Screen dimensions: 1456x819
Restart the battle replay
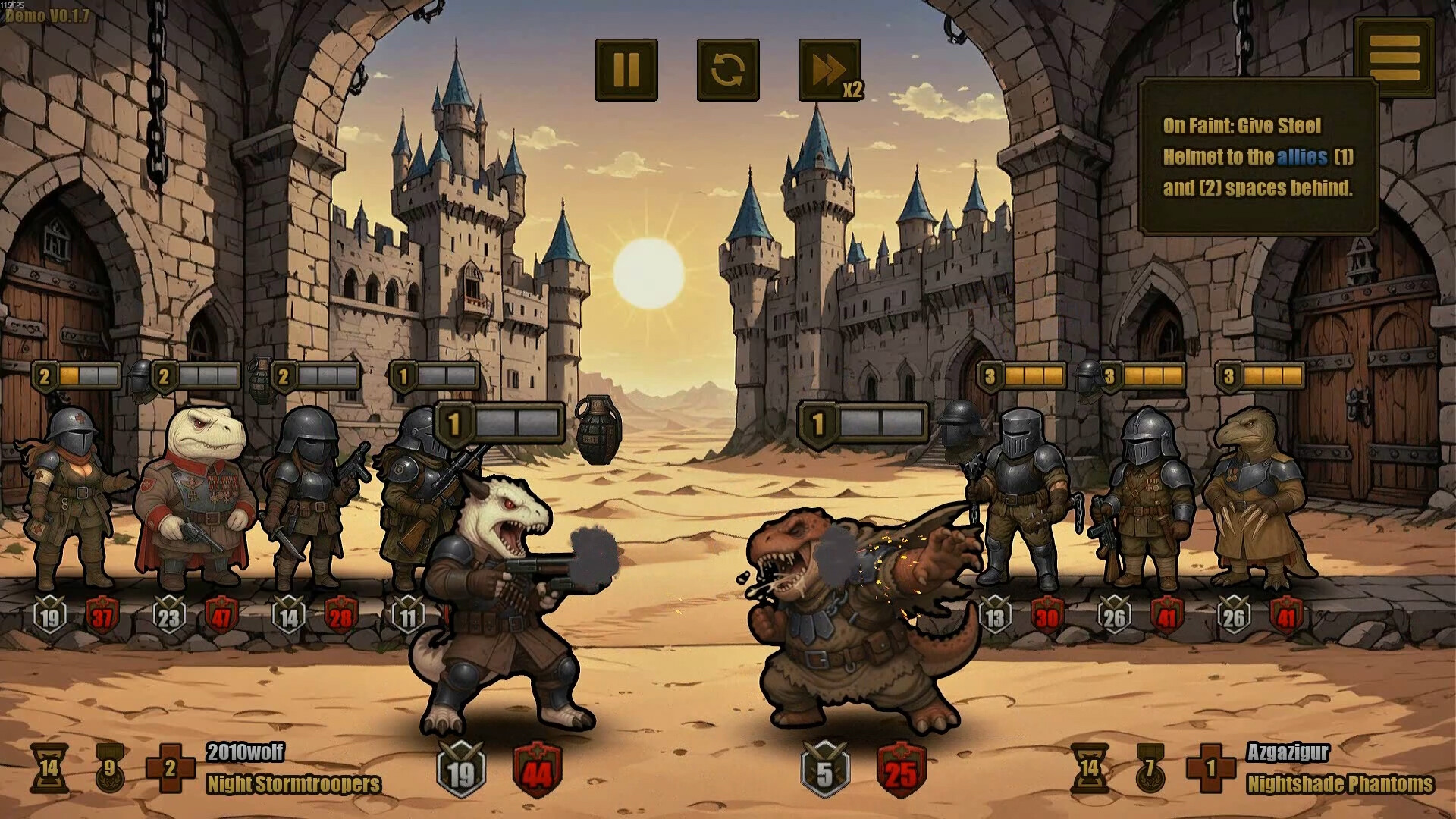(x=728, y=70)
